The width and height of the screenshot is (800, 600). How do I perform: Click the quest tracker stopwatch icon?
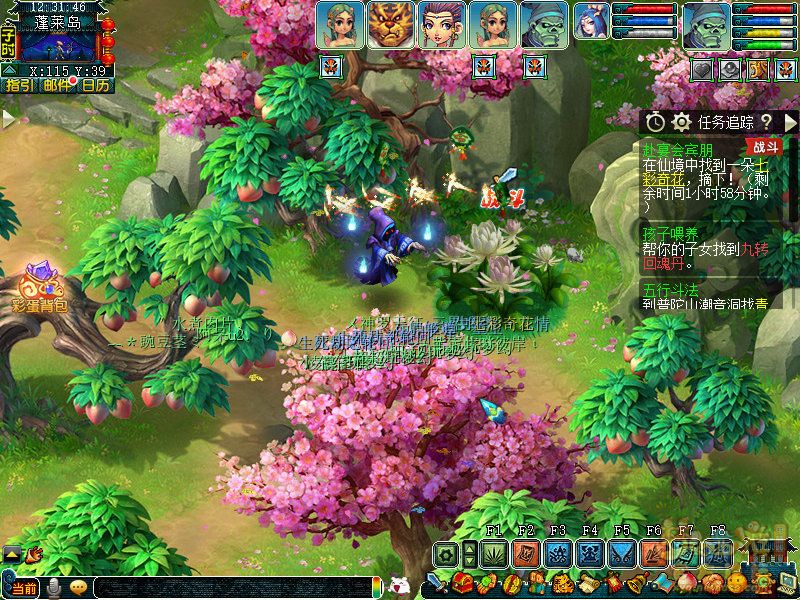[655, 121]
